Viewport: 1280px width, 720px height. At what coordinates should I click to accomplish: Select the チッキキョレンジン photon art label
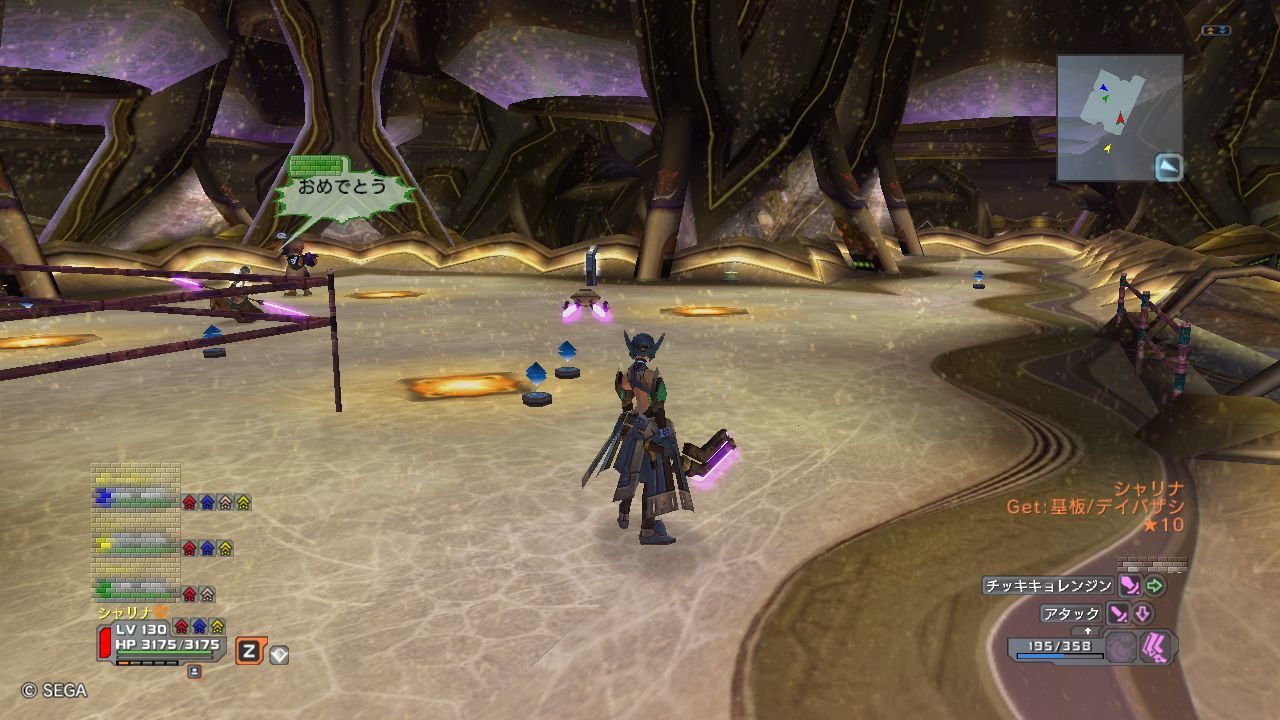(1048, 586)
